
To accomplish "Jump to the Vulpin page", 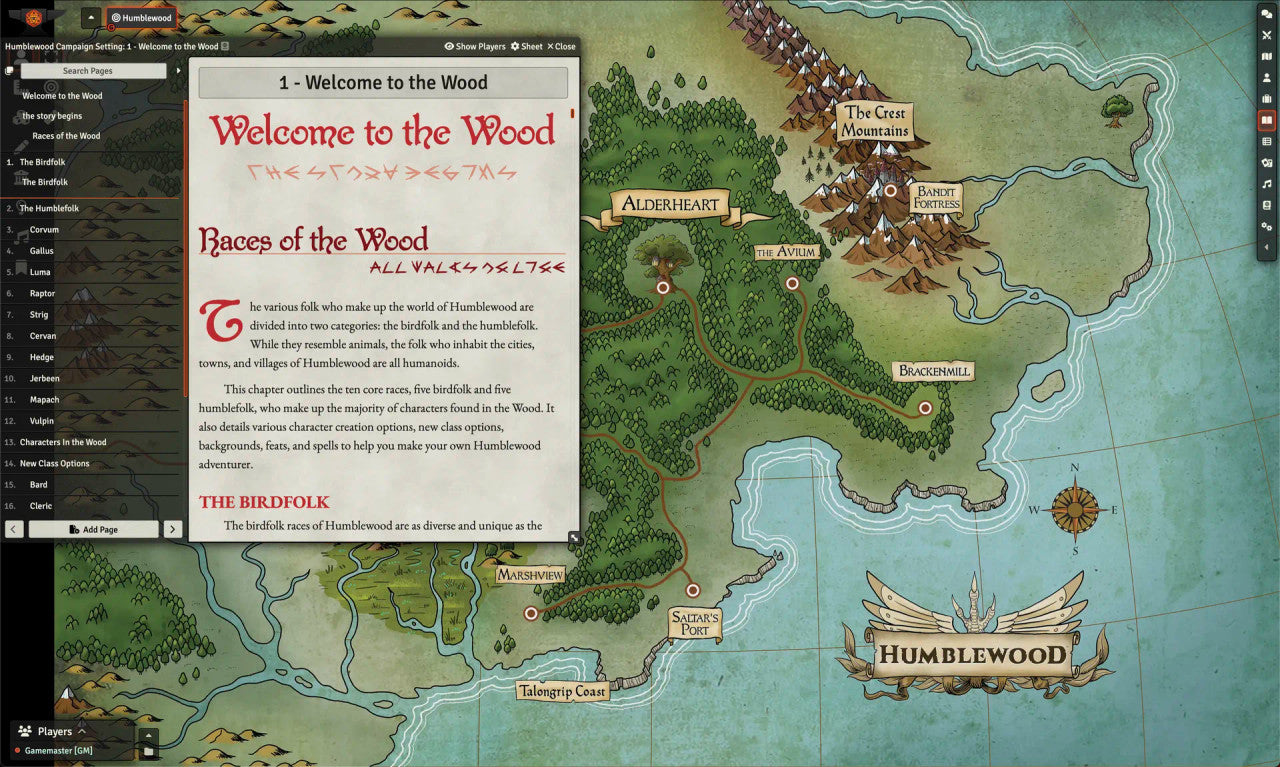I will point(42,421).
